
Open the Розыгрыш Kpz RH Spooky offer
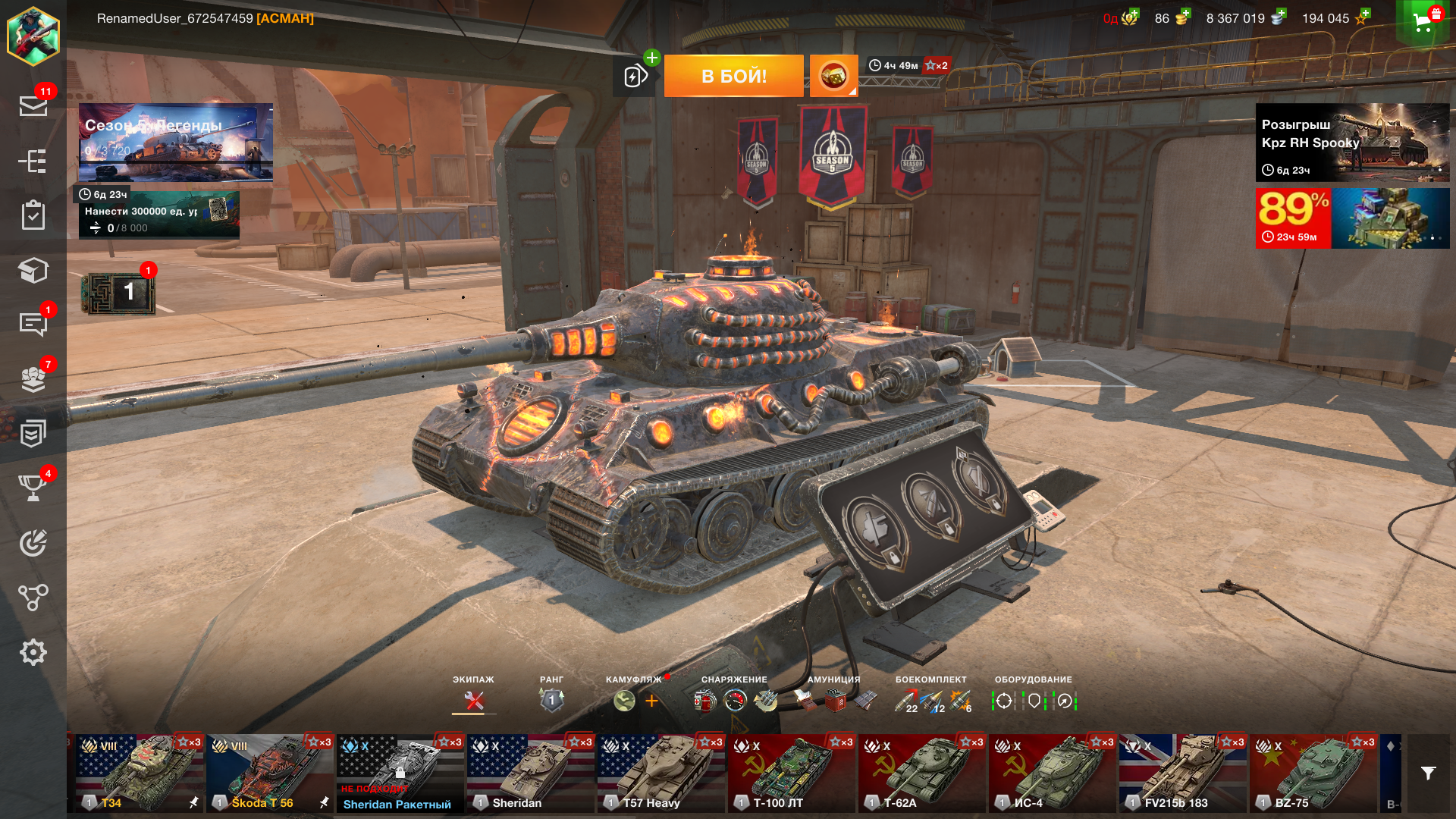coord(1352,143)
